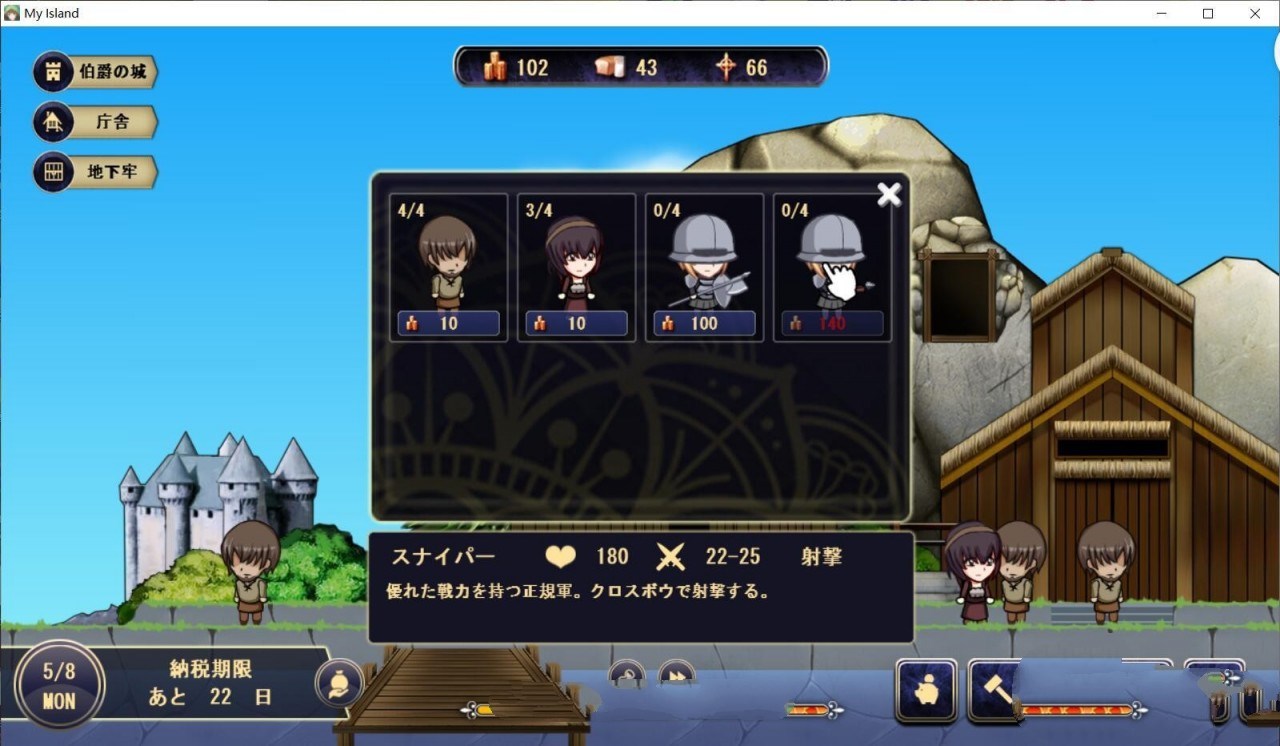The height and width of the screenshot is (746, 1280).
Task: Open the tax payment money bag icon
Action: click(x=340, y=685)
